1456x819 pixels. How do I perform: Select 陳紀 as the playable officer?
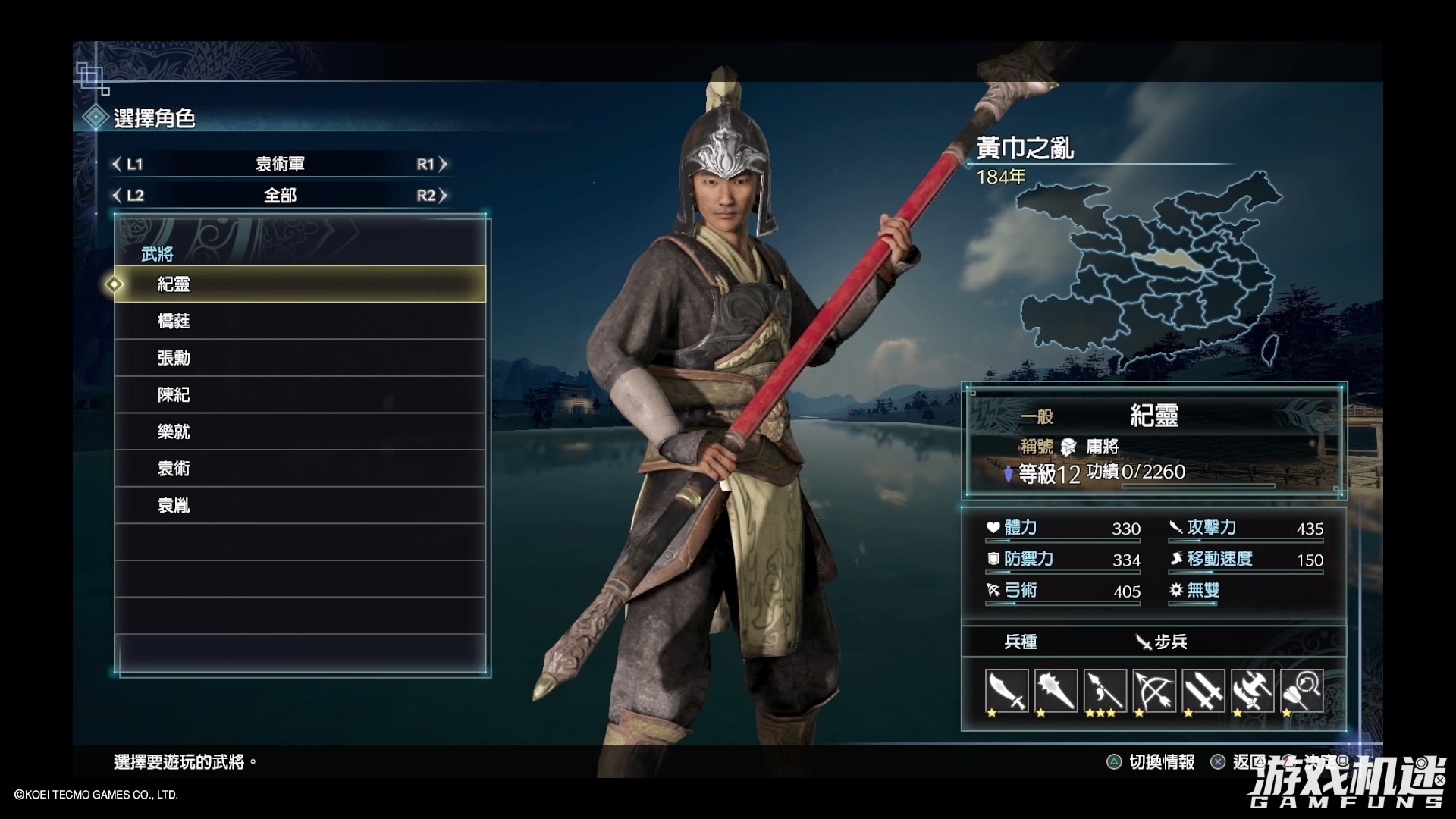tap(300, 395)
